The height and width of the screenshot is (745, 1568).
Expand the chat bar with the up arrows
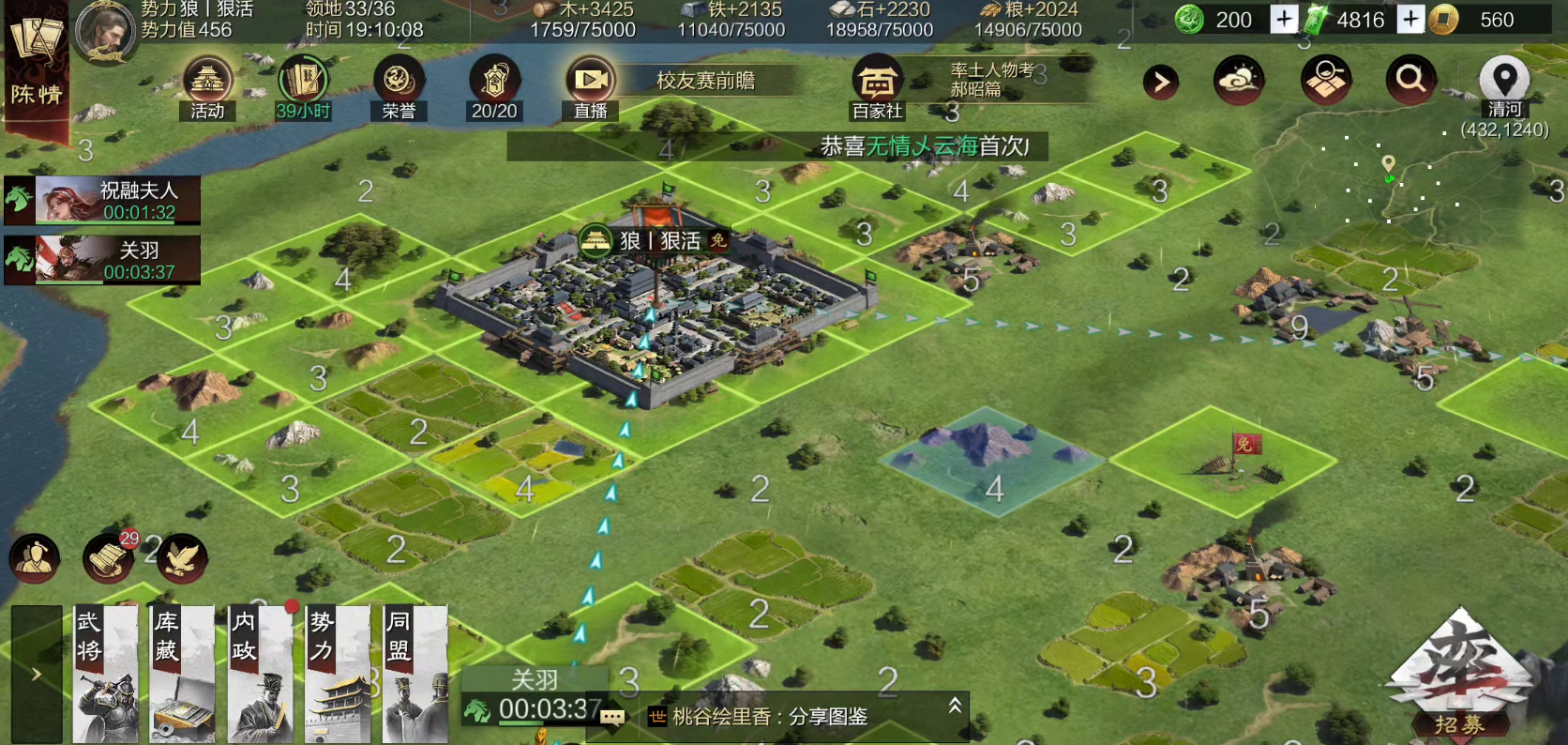point(955,706)
